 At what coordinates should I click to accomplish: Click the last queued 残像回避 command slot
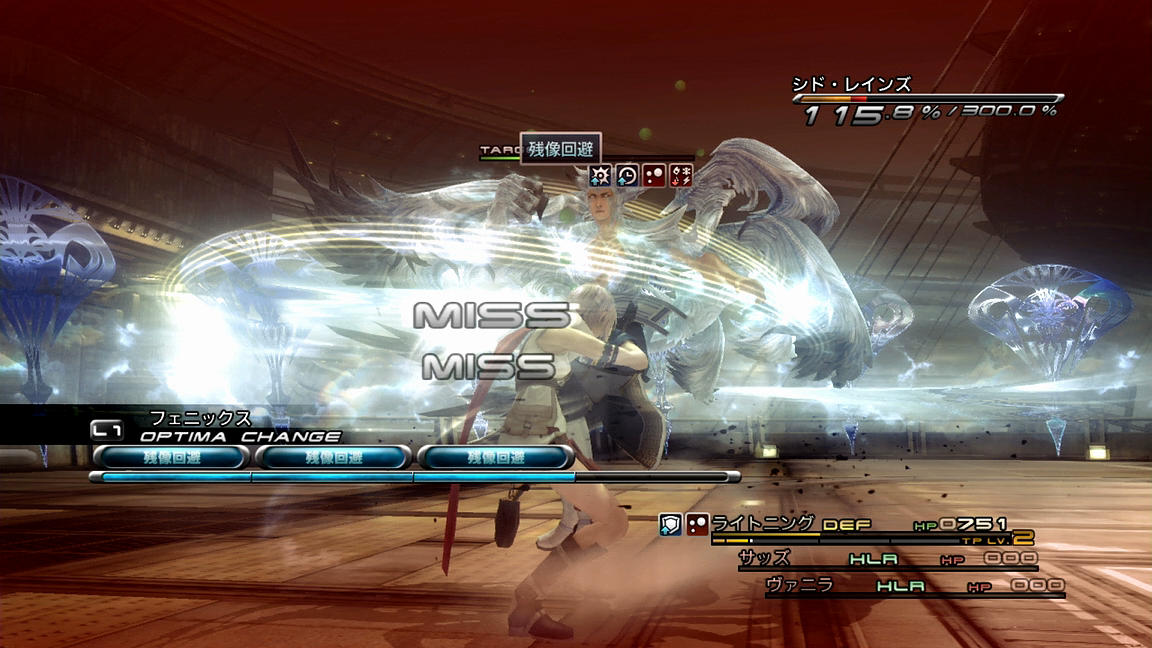pyautogui.click(x=495, y=457)
